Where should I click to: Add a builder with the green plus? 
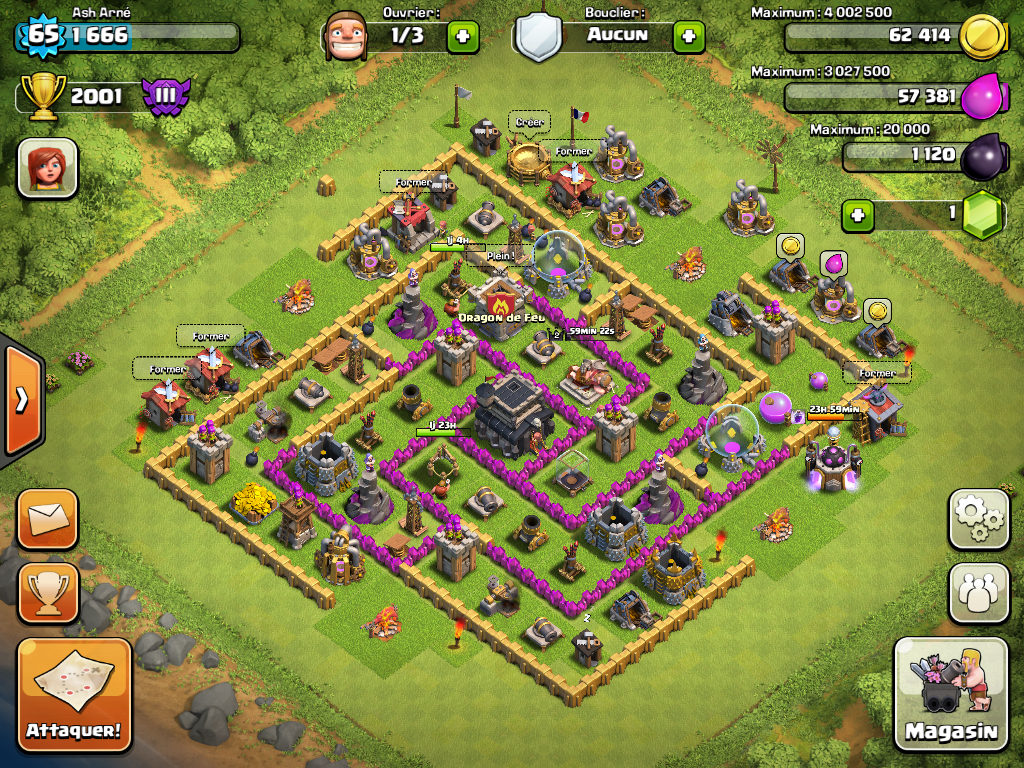pos(462,36)
